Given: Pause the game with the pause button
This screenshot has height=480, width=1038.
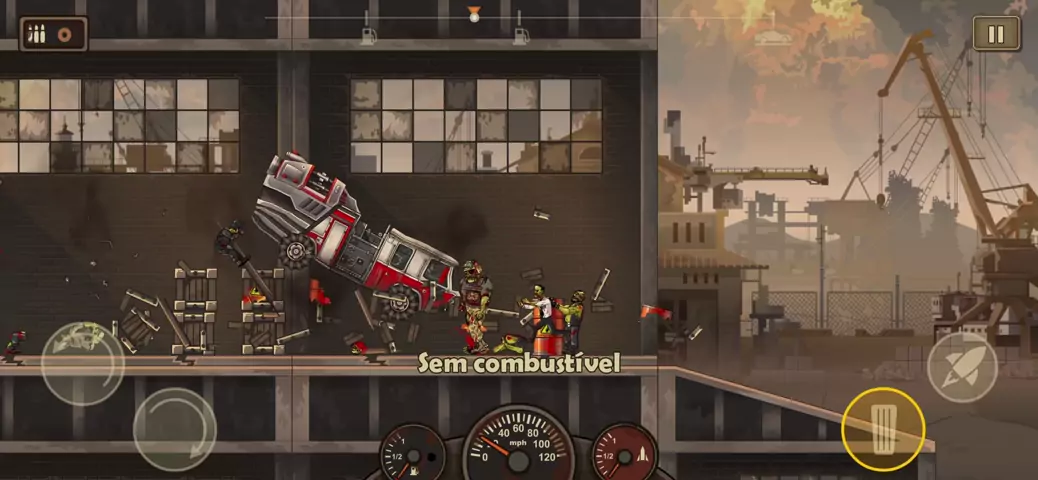Looking at the screenshot, I should (996, 34).
